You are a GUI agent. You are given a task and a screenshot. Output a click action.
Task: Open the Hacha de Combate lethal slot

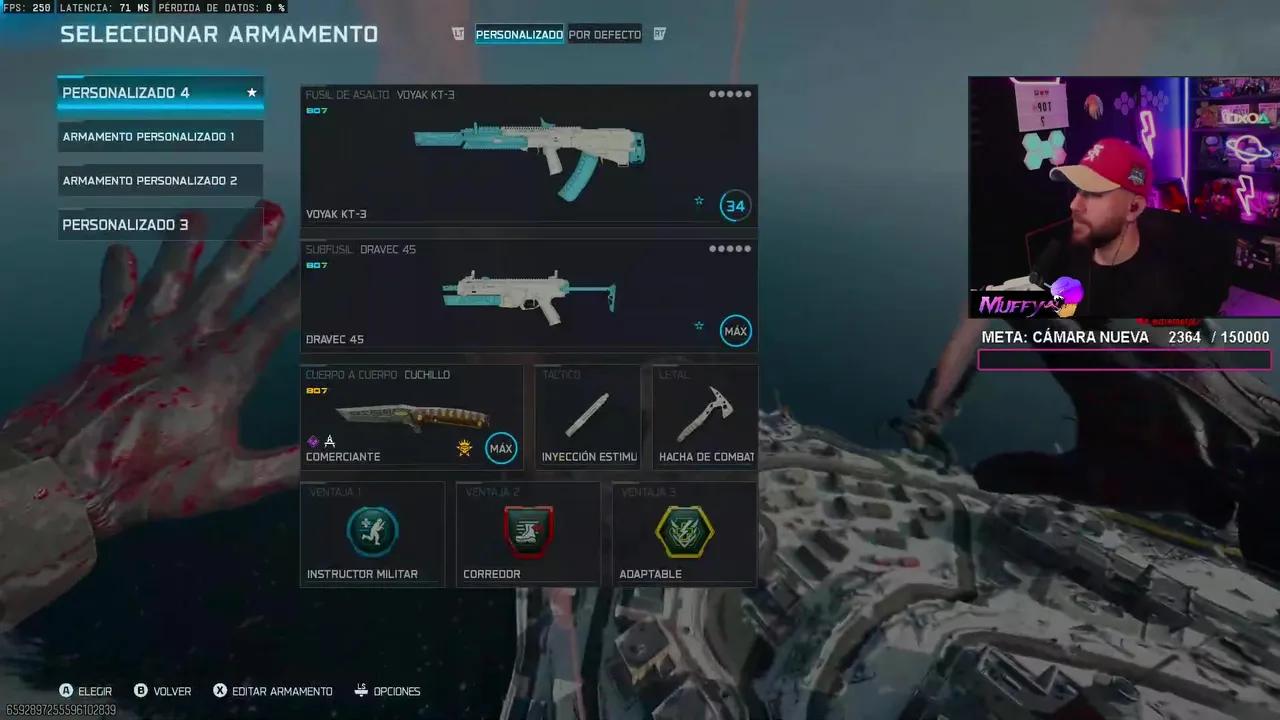pos(705,415)
